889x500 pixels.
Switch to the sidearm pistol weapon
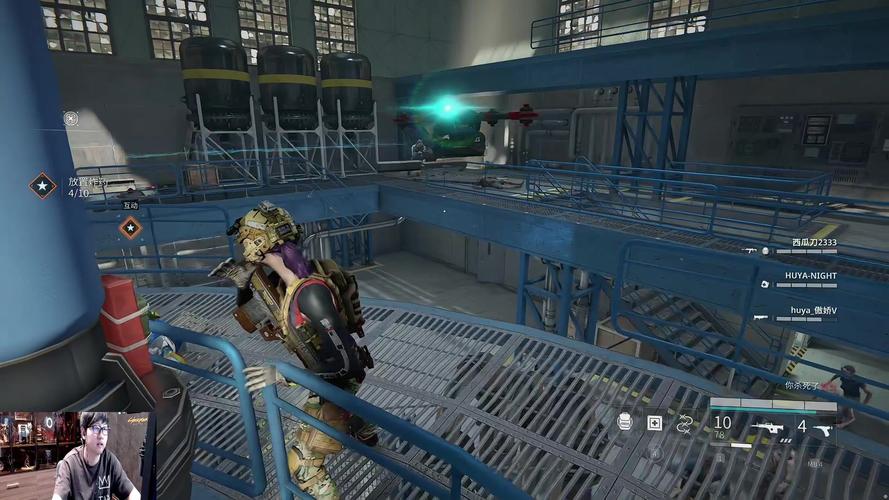pyautogui.click(x=823, y=428)
